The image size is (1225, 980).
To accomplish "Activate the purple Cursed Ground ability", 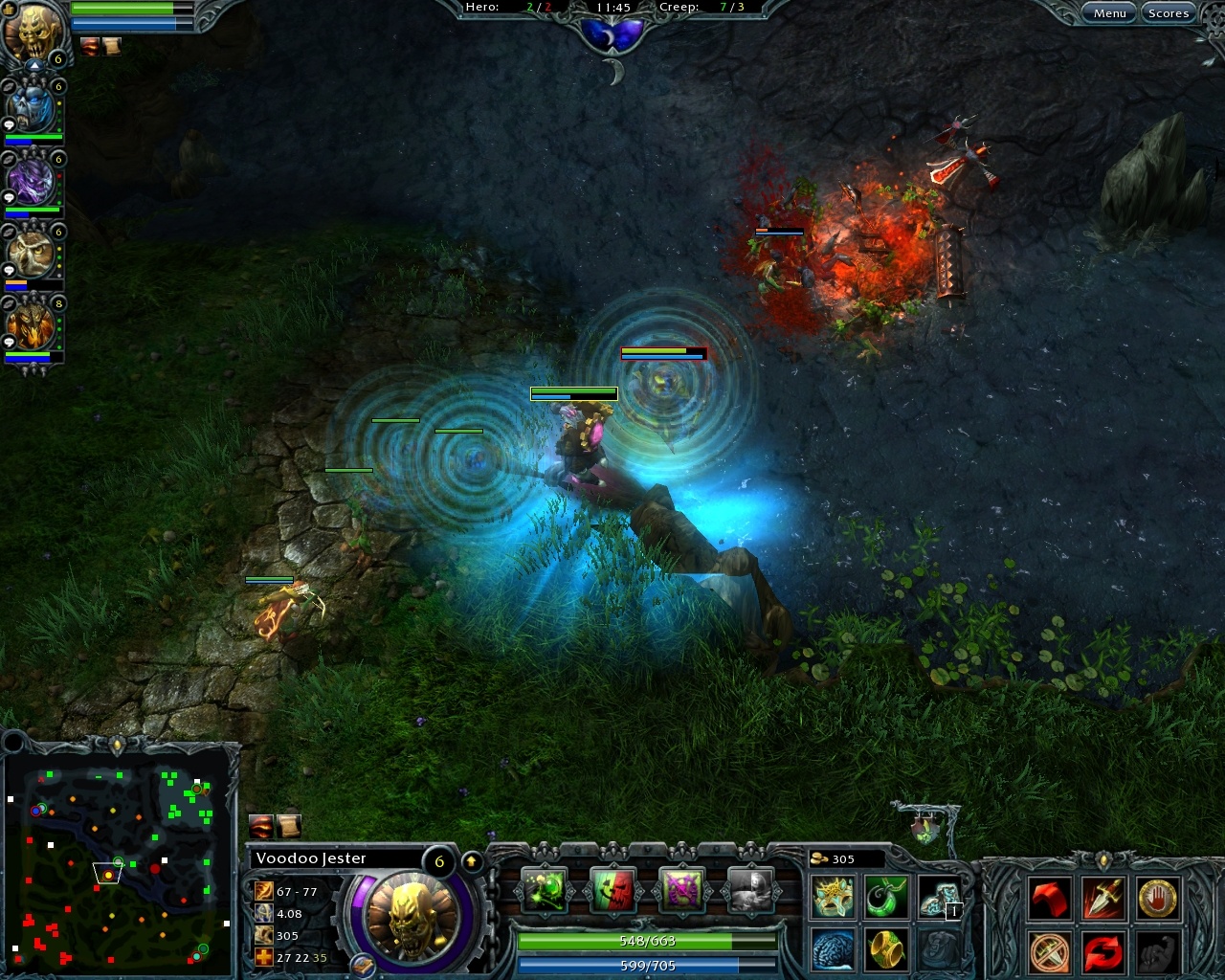I will tap(681, 892).
